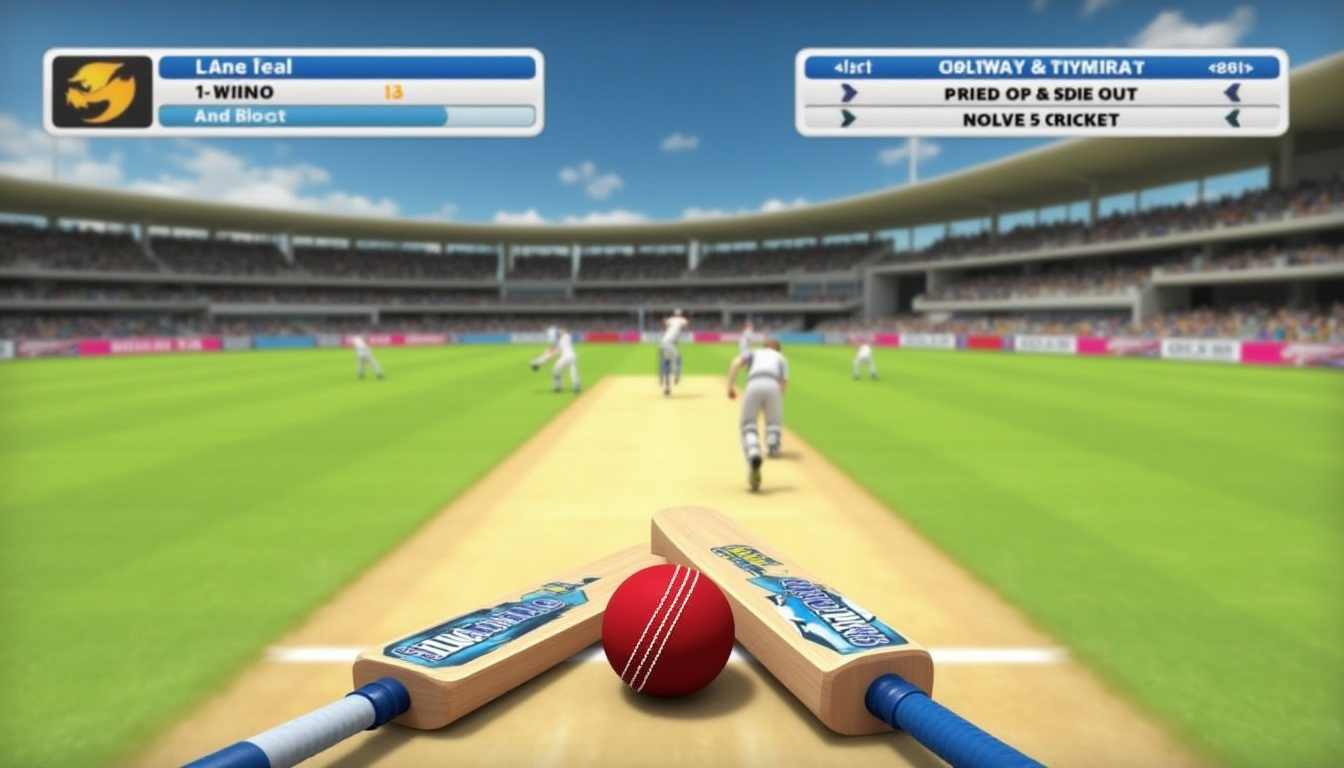Click the arrow right of "PRIED OP & SDIE OUT"

pyautogui.click(x=1232, y=93)
